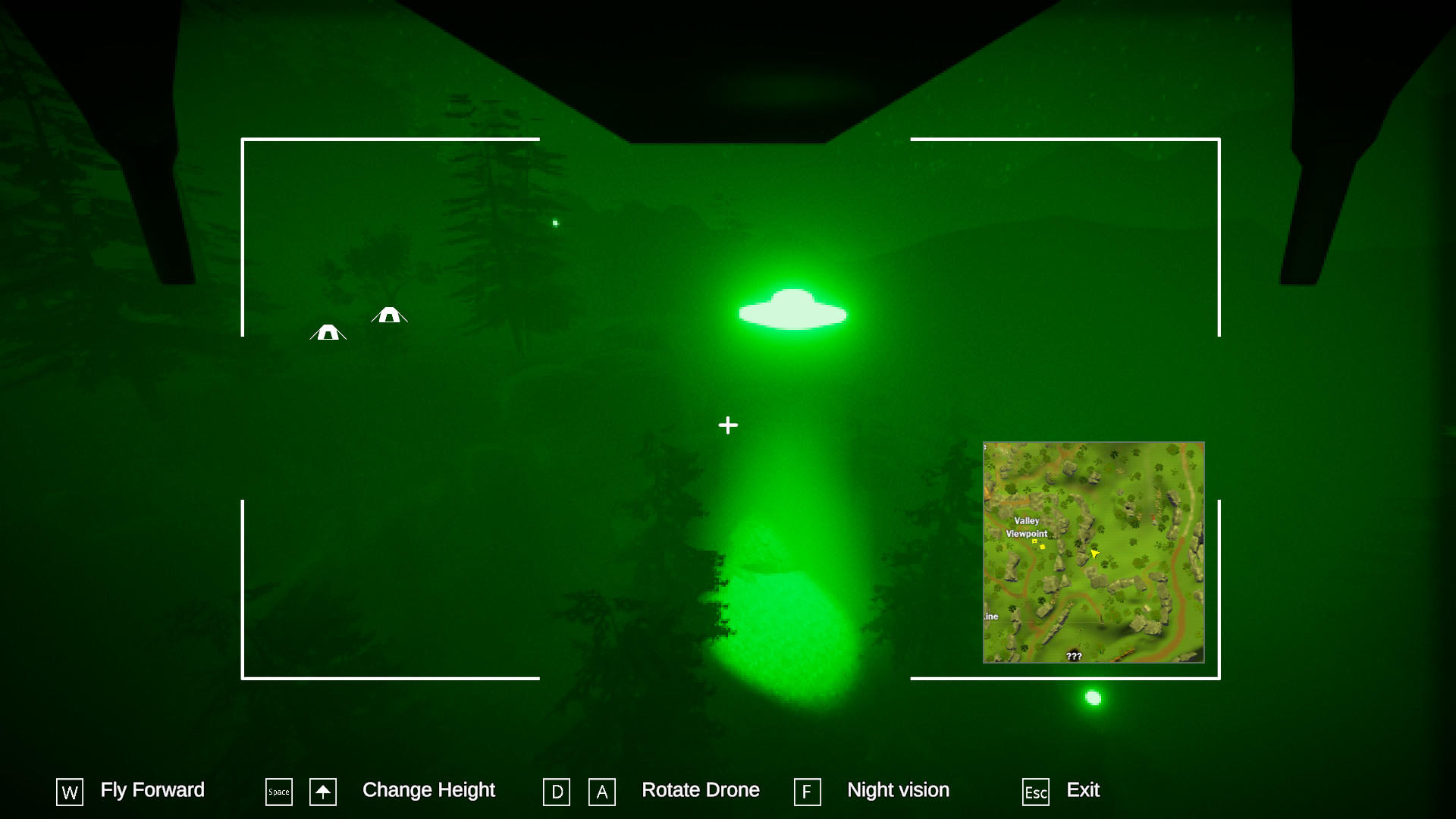
Task: Click the Valley Viewpoint map label
Action: pos(1025,529)
